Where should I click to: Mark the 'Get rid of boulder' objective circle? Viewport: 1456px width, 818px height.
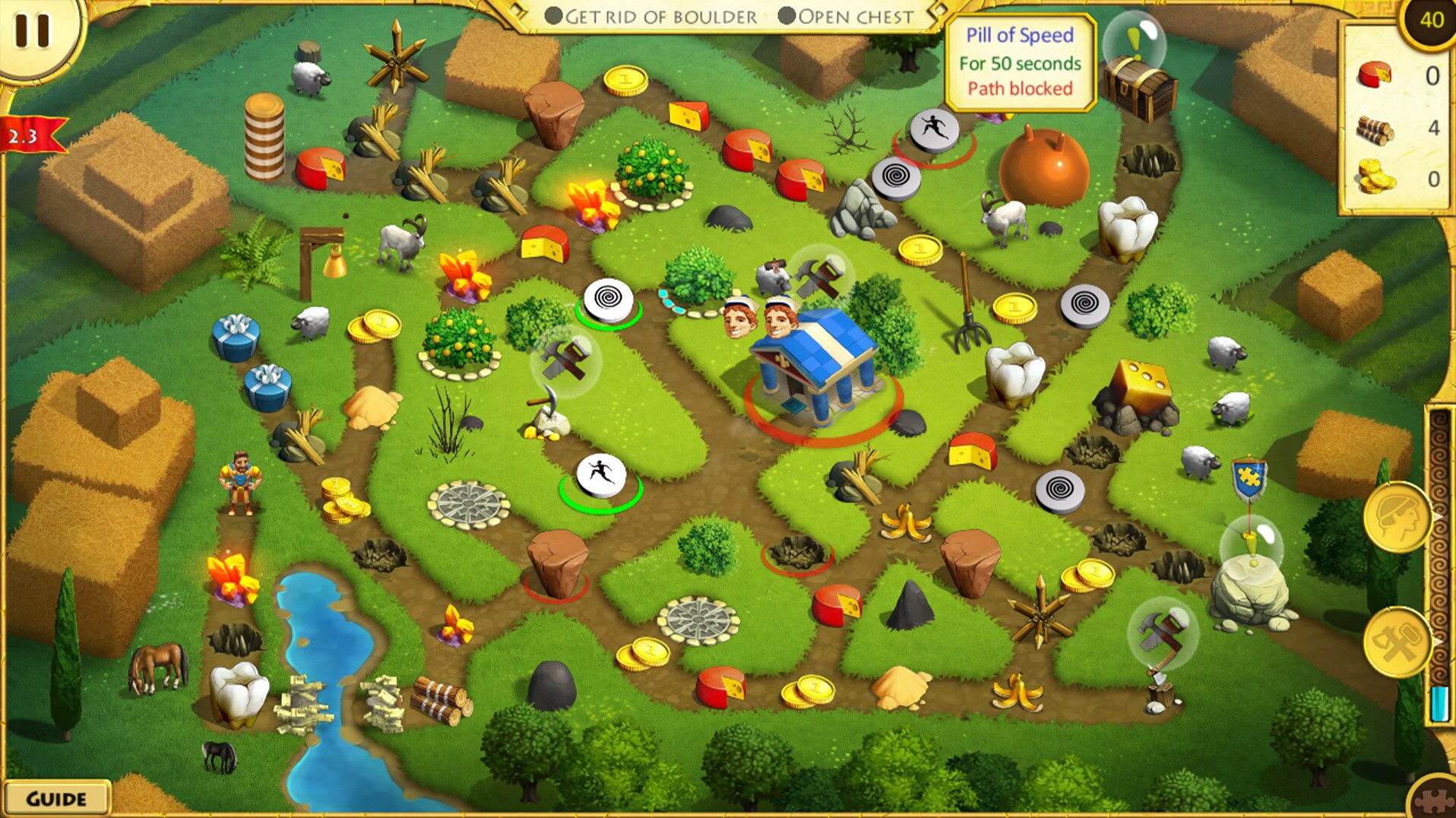552,17
